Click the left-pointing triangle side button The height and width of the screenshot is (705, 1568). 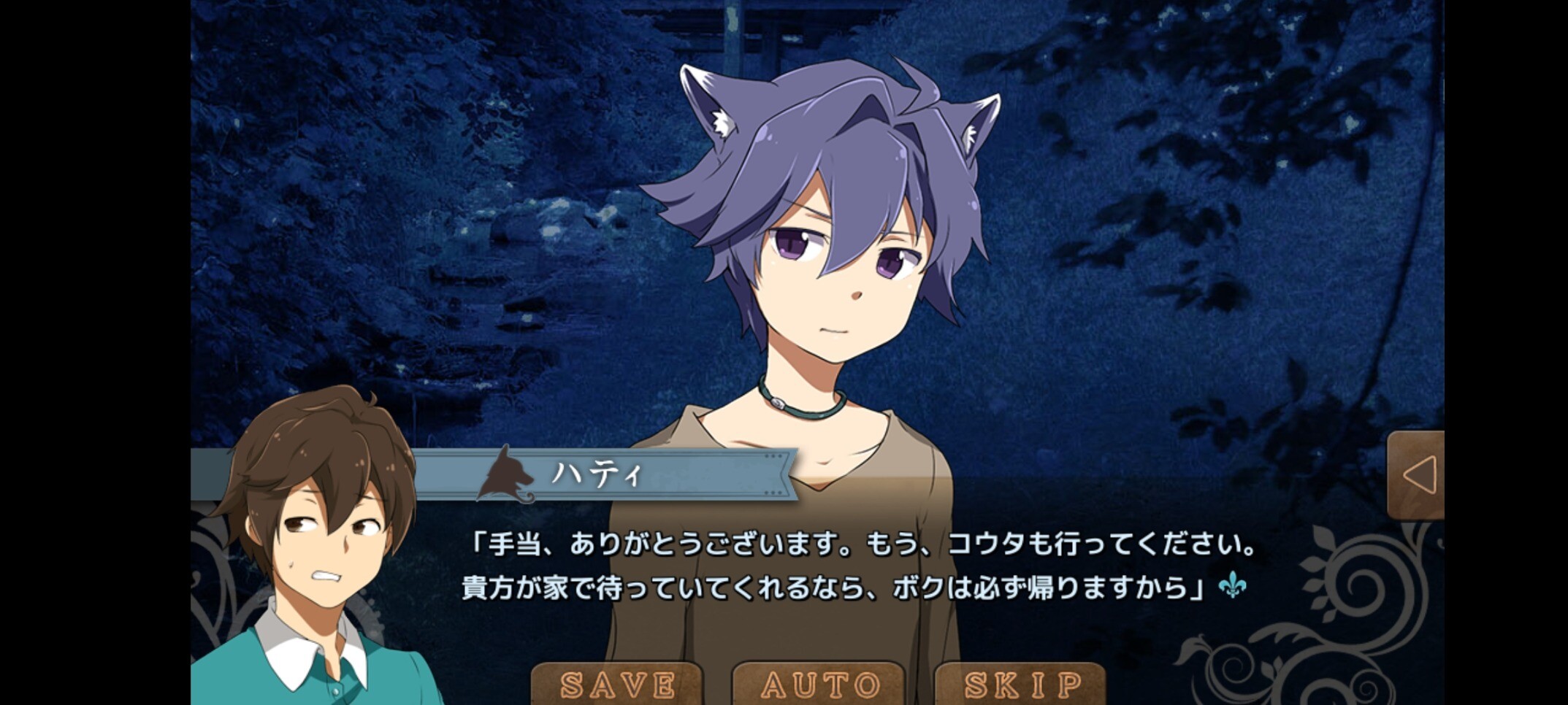click(1417, 476)
